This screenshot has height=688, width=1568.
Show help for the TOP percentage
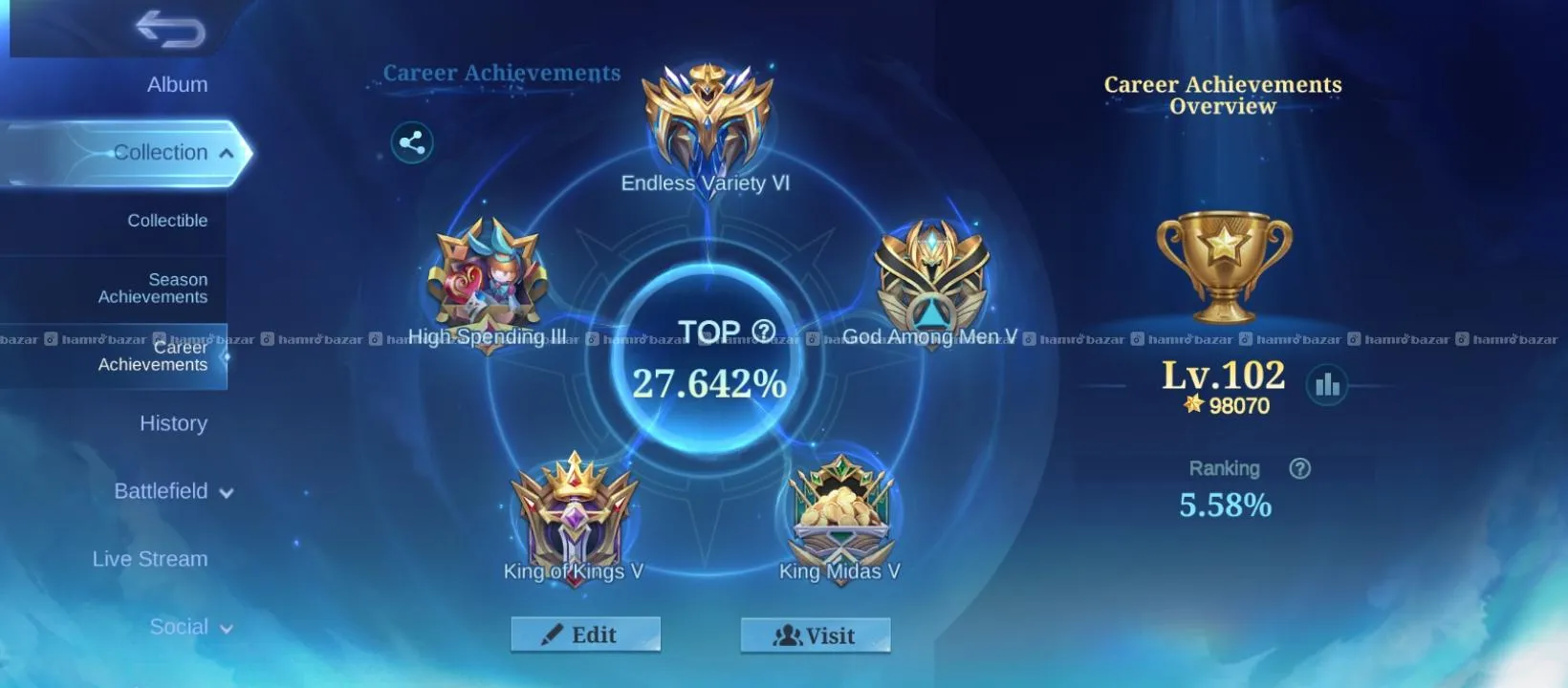763,332
